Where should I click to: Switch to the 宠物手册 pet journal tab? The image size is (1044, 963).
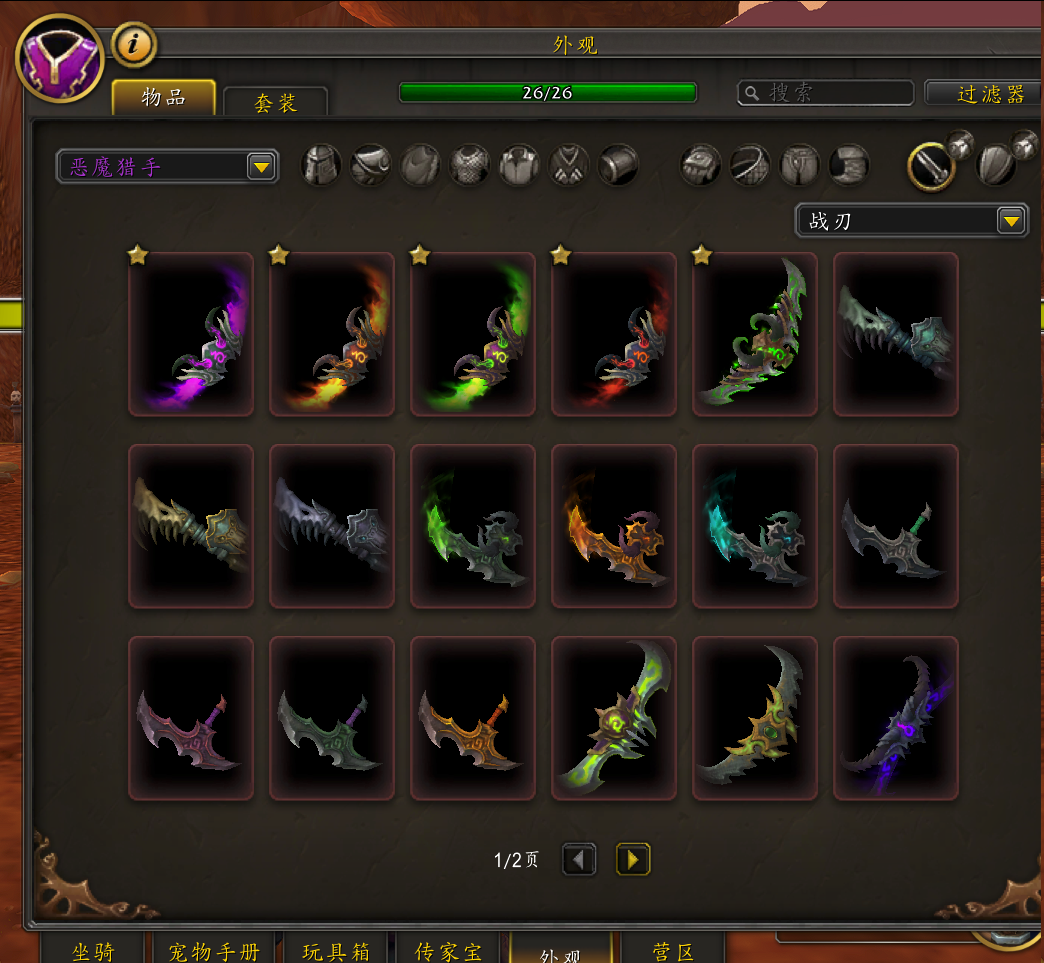(212, 949)
